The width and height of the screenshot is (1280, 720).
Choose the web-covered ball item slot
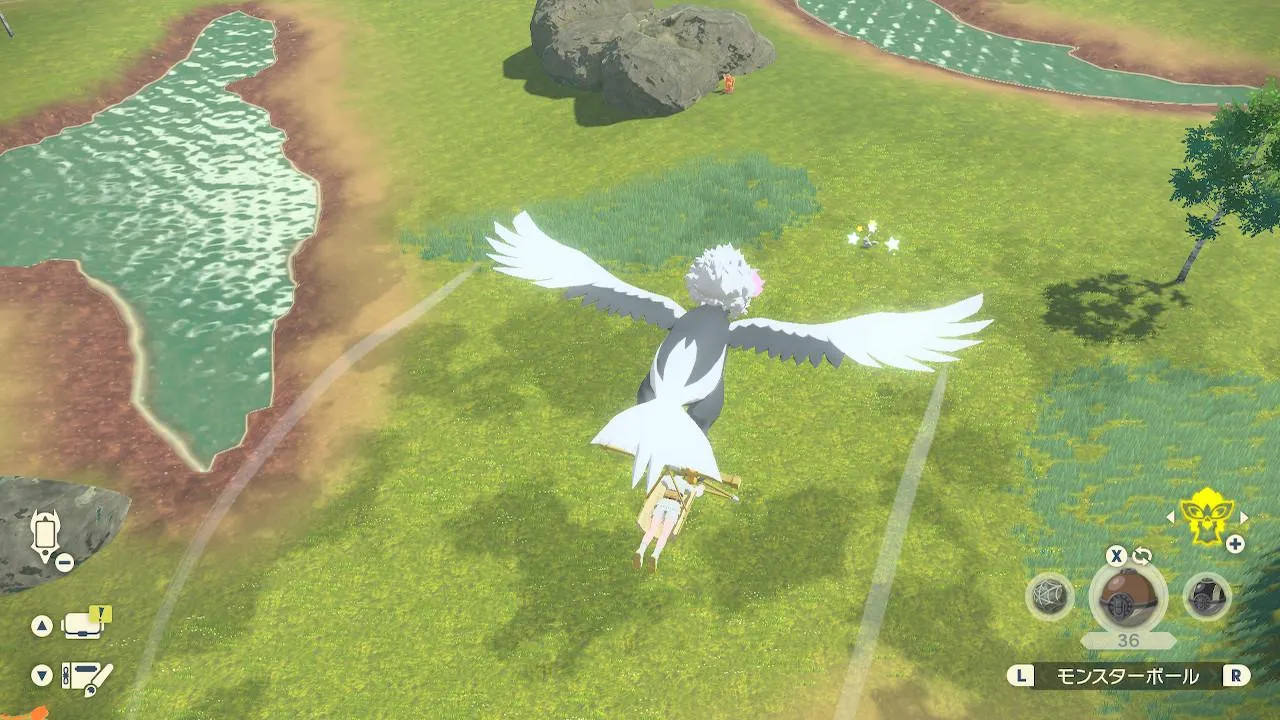point(1050,597)
